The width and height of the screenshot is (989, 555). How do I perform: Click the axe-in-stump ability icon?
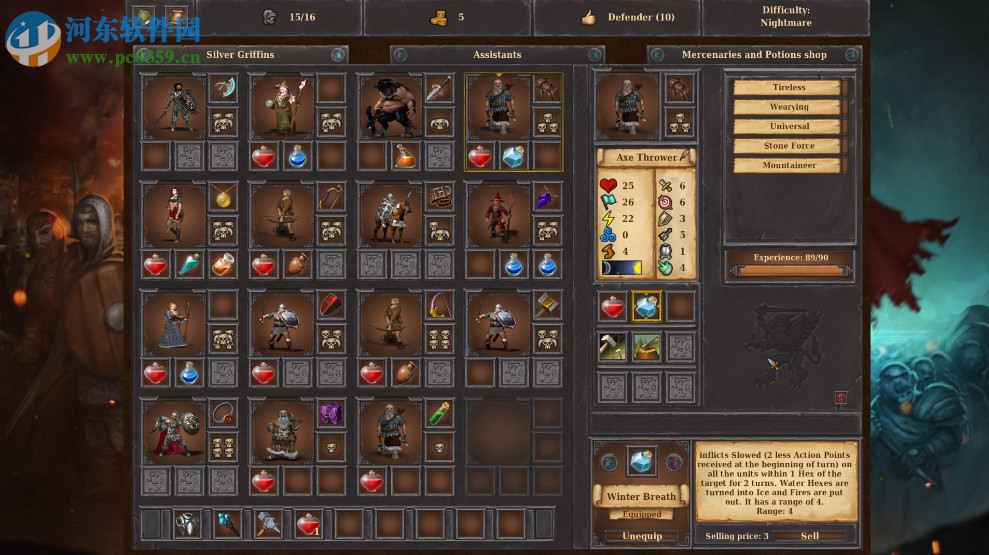coord(646,346)
